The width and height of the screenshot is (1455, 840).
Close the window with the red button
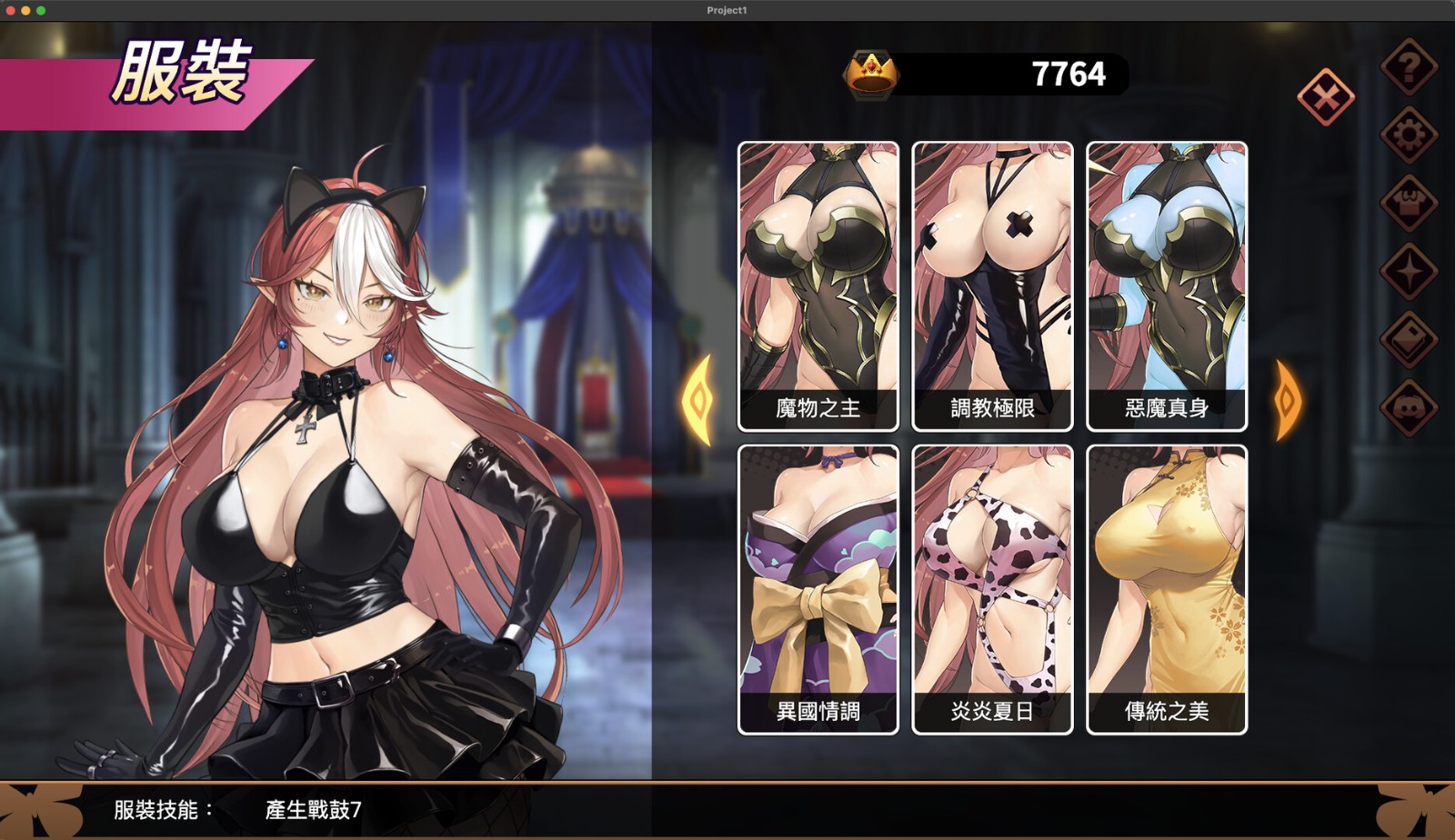(11, 10)
